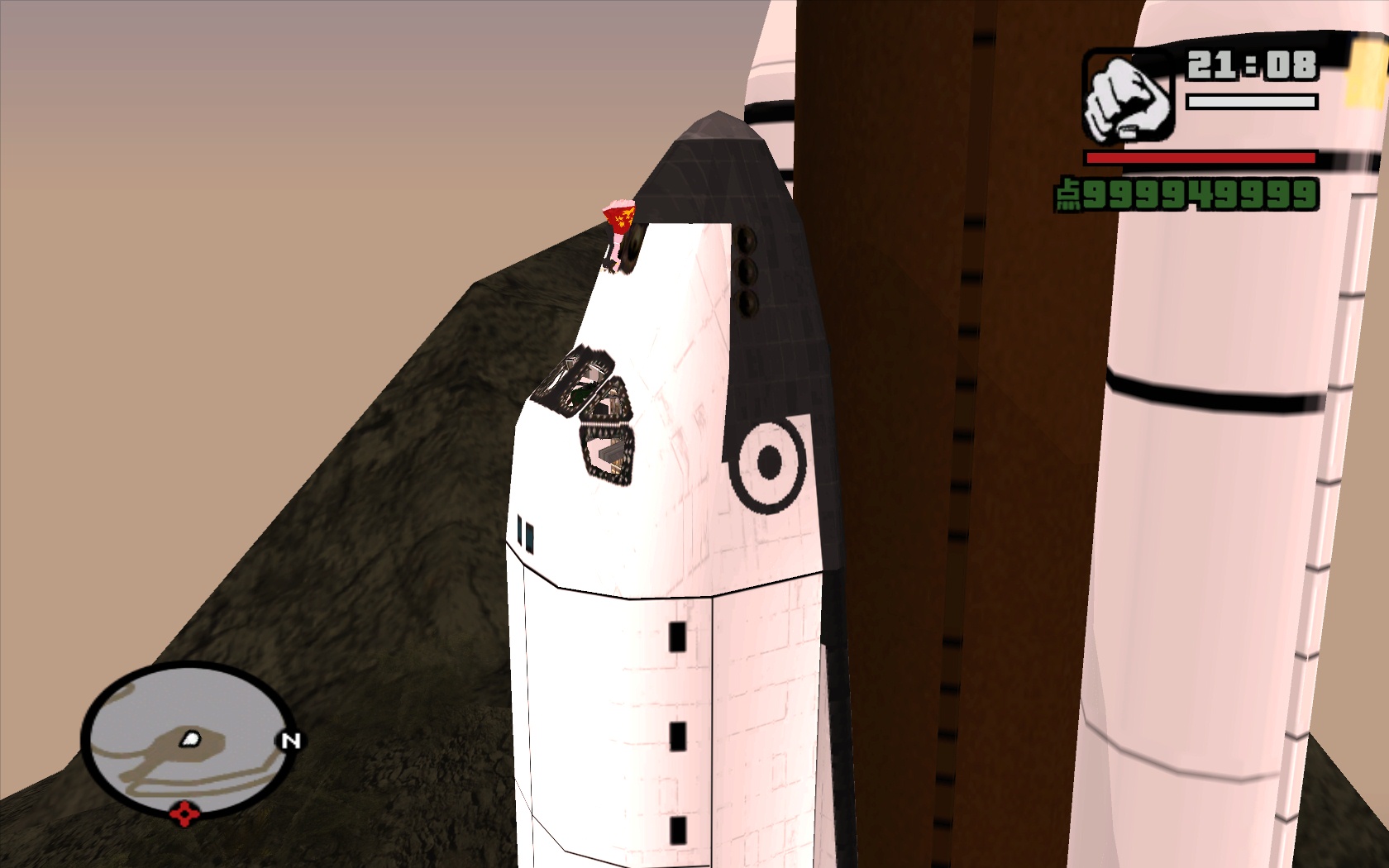Image resolution: width=1389 pixels, height=868 pixels.
Task: Click the red target blip on radar
Action: click(184, 814)
